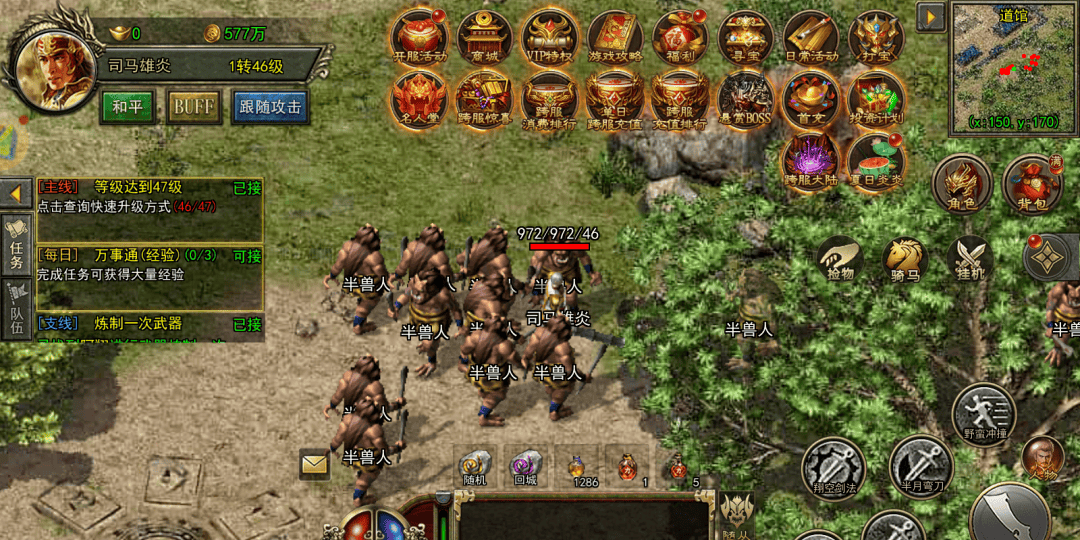Activate 捡物 pick-up items
Viewport: 1080px width, 540px height.
coord(840,260)
